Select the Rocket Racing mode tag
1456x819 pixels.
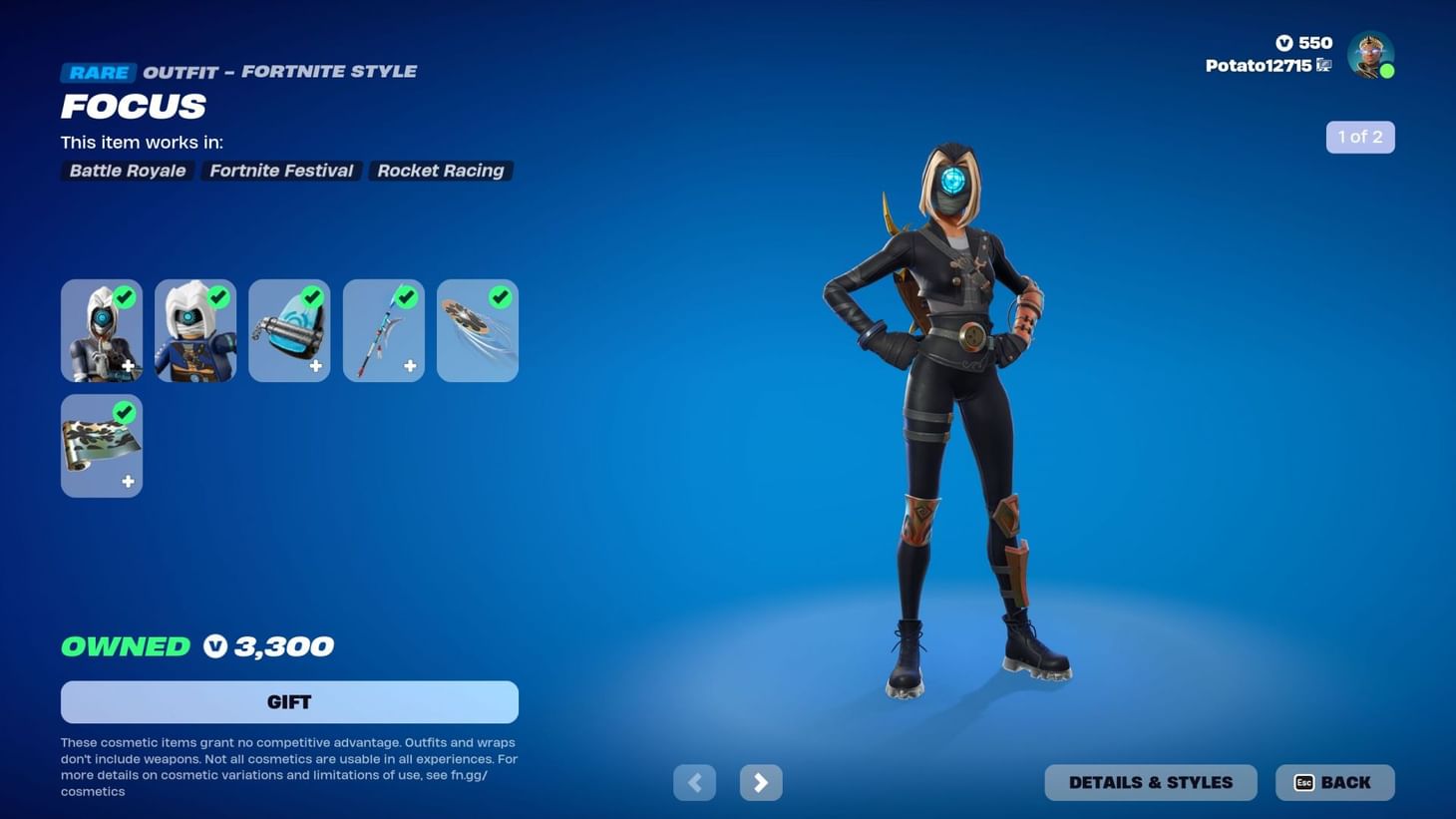click(x=440, y=171)
